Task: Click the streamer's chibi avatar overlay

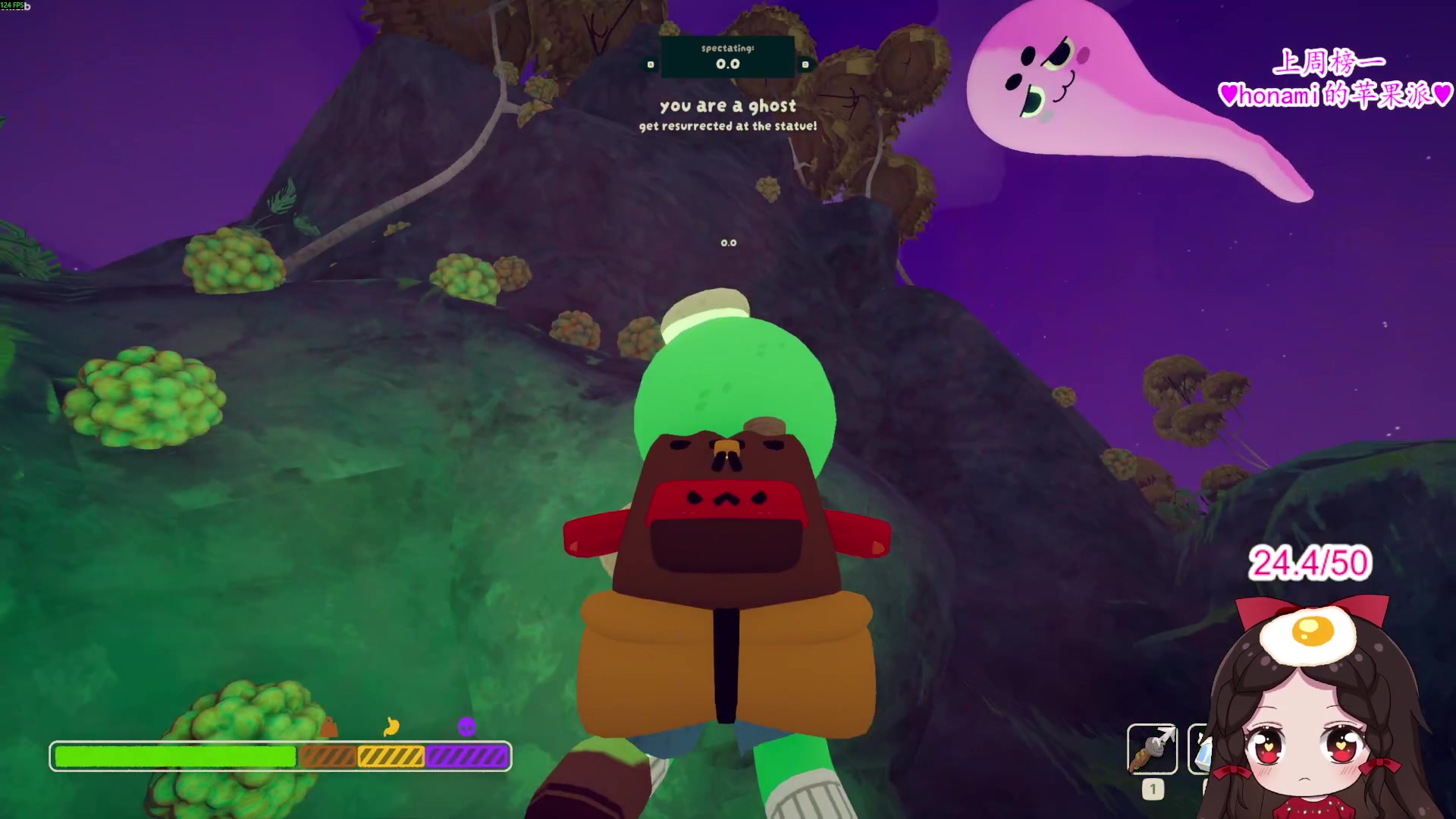Action: 1316,713
